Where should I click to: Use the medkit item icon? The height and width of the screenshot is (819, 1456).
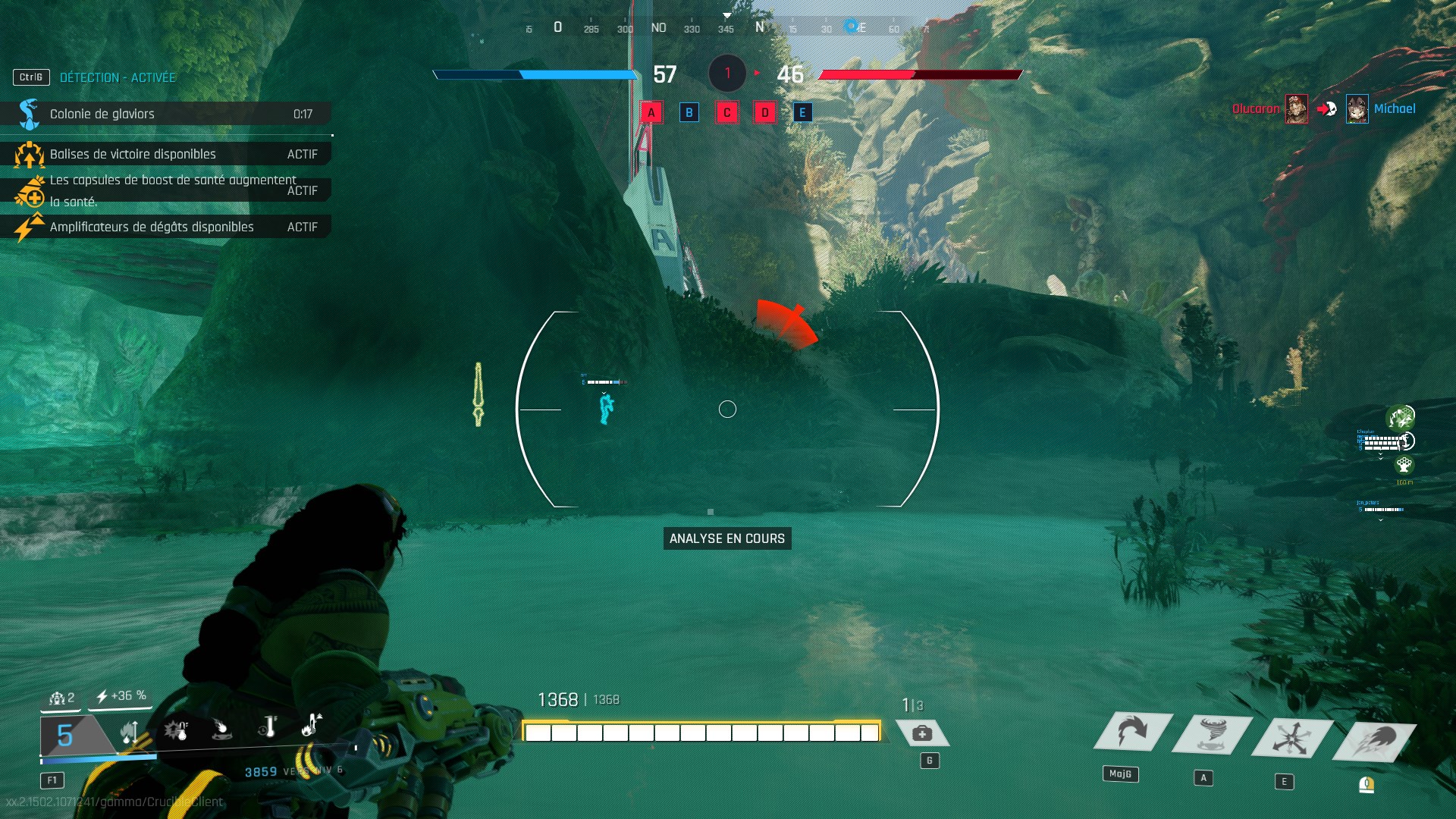(x=922, y=733)
